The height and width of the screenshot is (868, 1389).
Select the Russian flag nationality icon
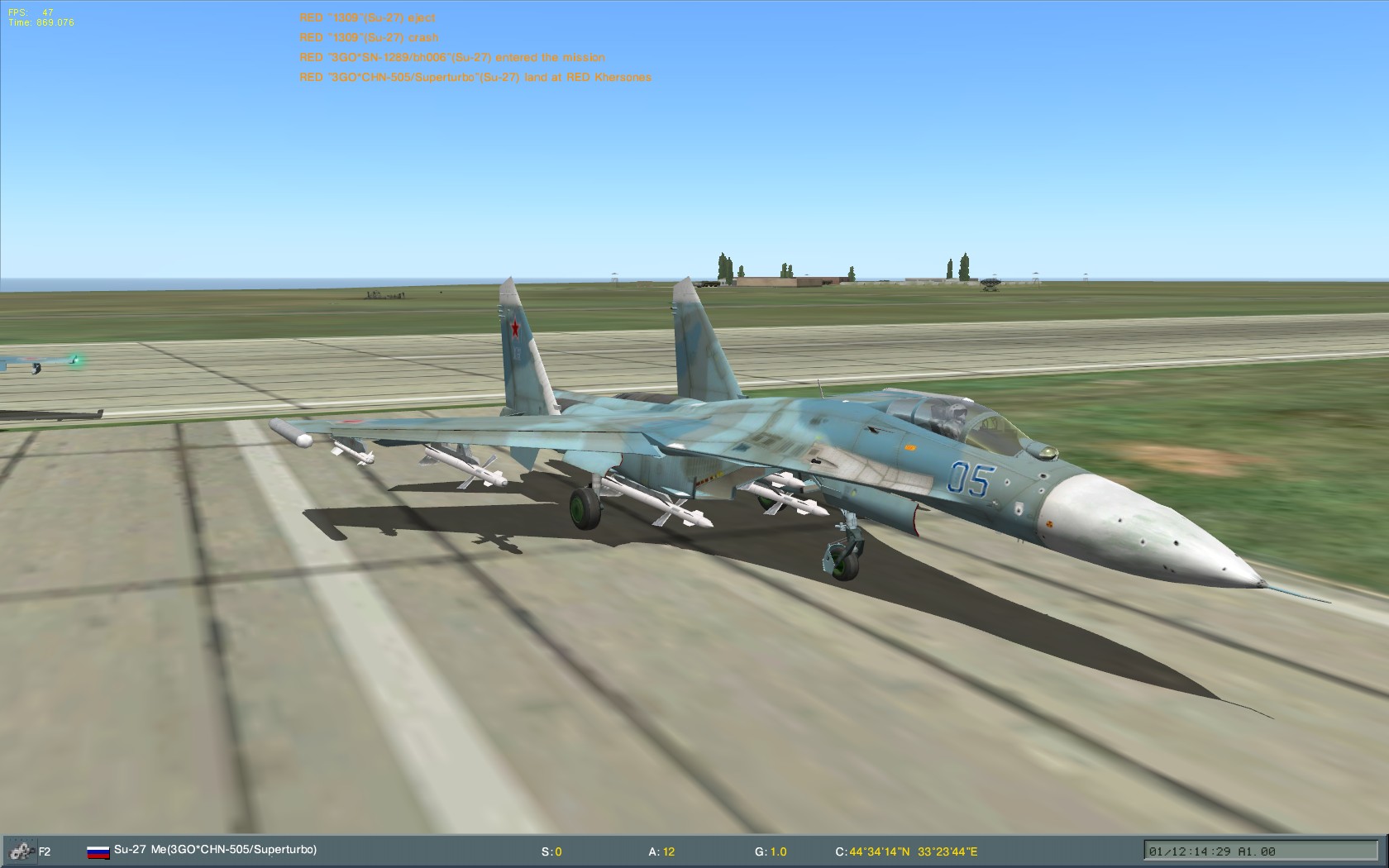pos(97,850)
